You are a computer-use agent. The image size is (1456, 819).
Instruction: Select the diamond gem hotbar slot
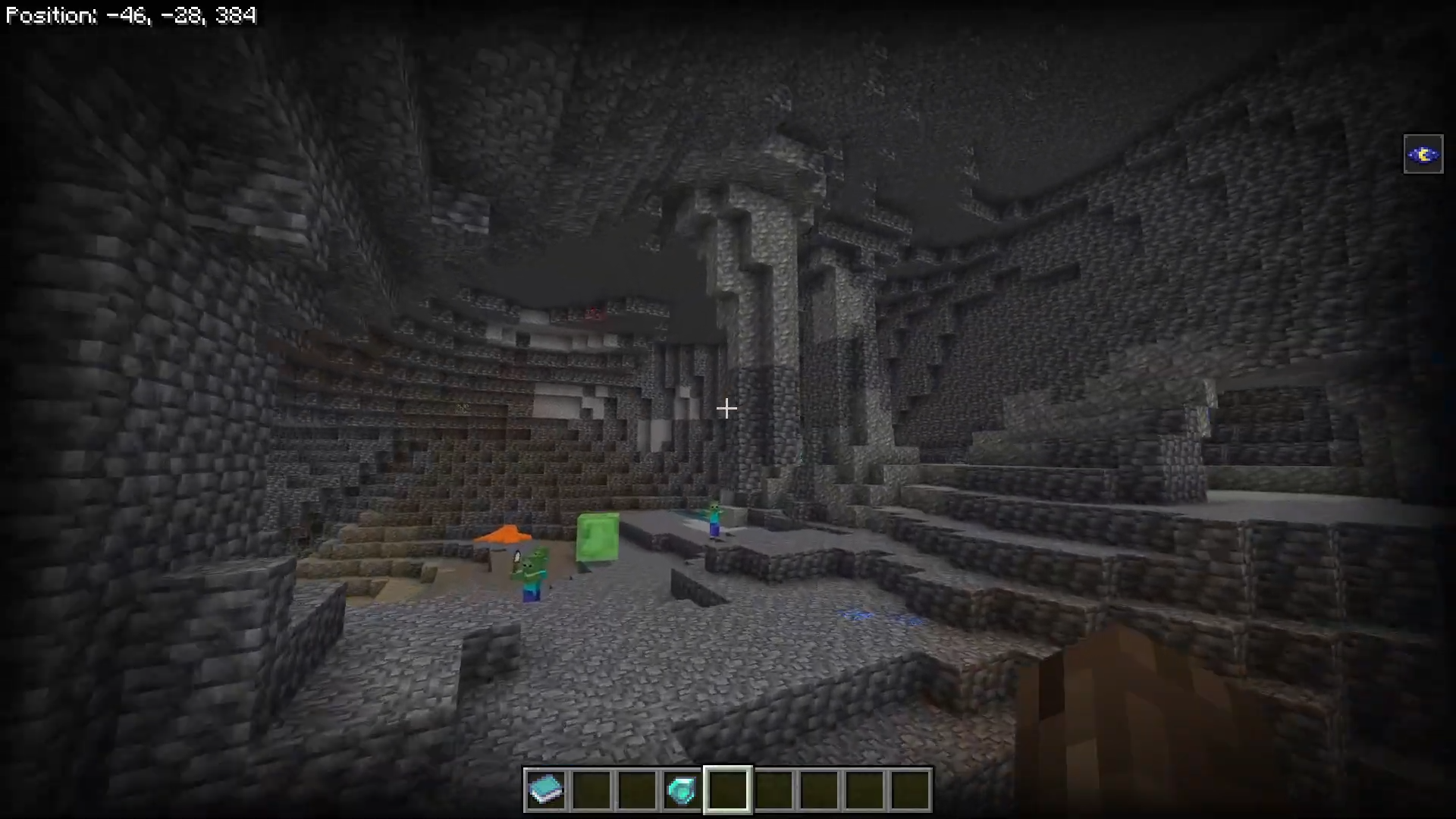(x=682, y=789)
